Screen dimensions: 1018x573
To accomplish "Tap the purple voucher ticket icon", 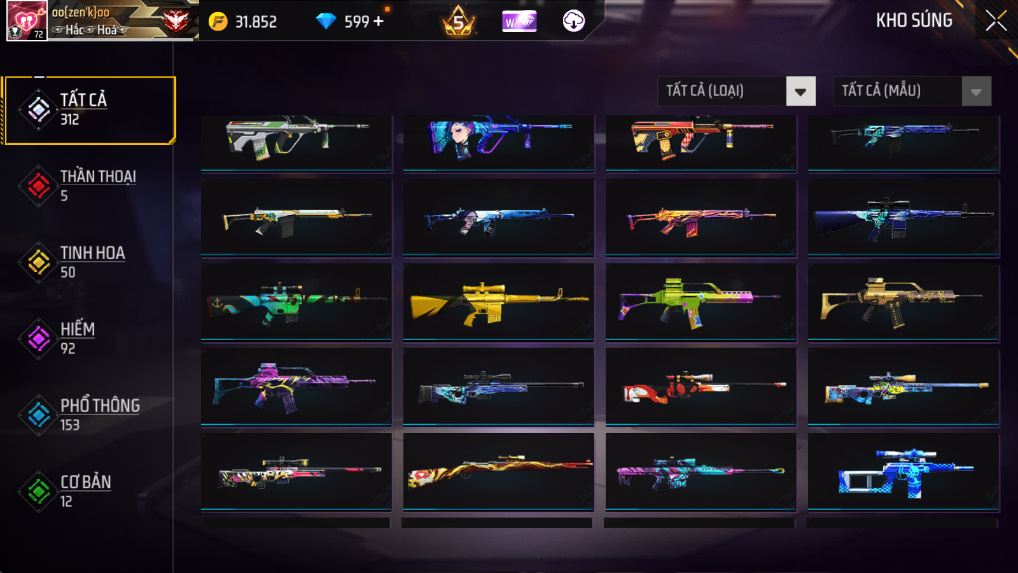I will 519,21.
